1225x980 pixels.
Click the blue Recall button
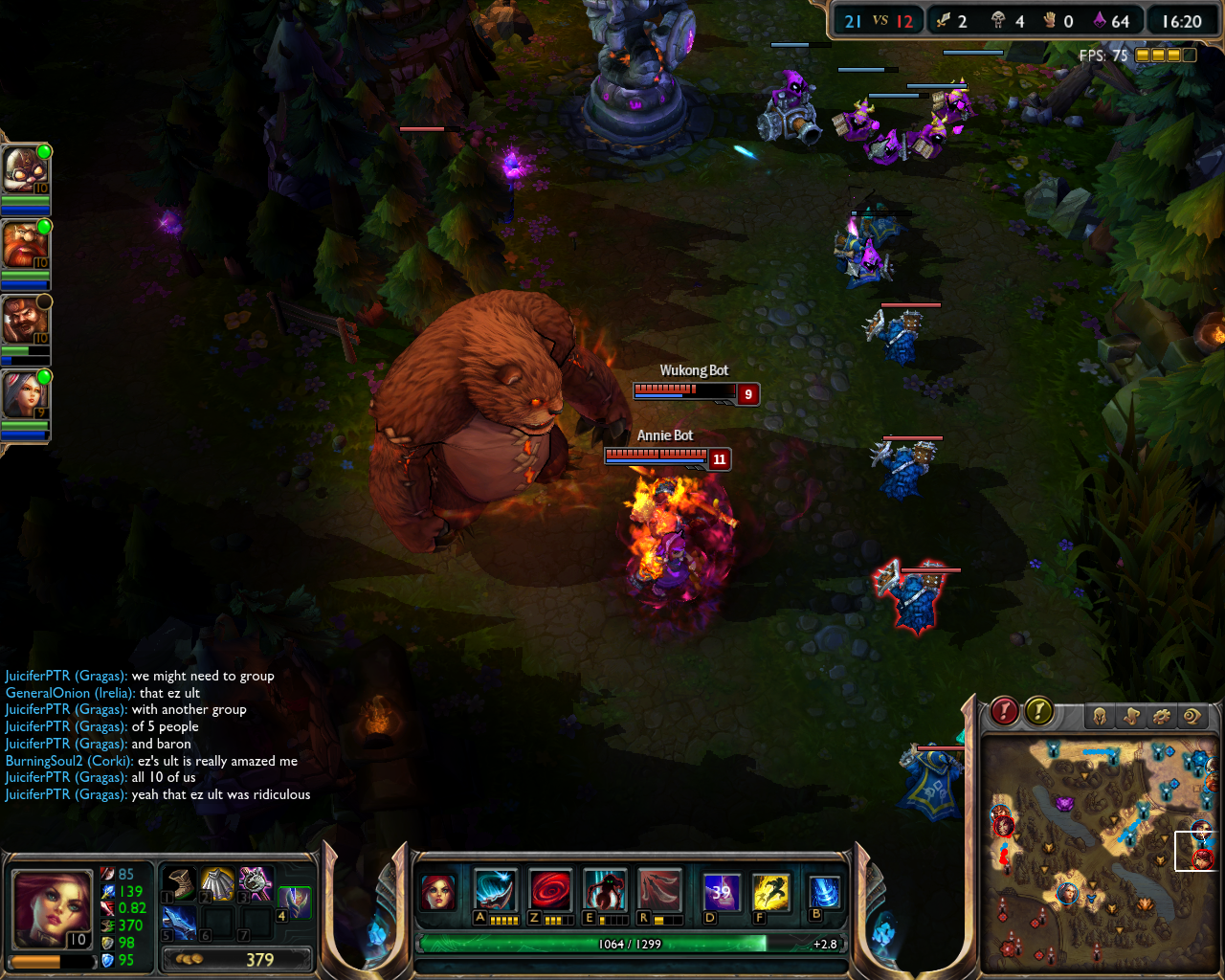[x=824, y=892]
